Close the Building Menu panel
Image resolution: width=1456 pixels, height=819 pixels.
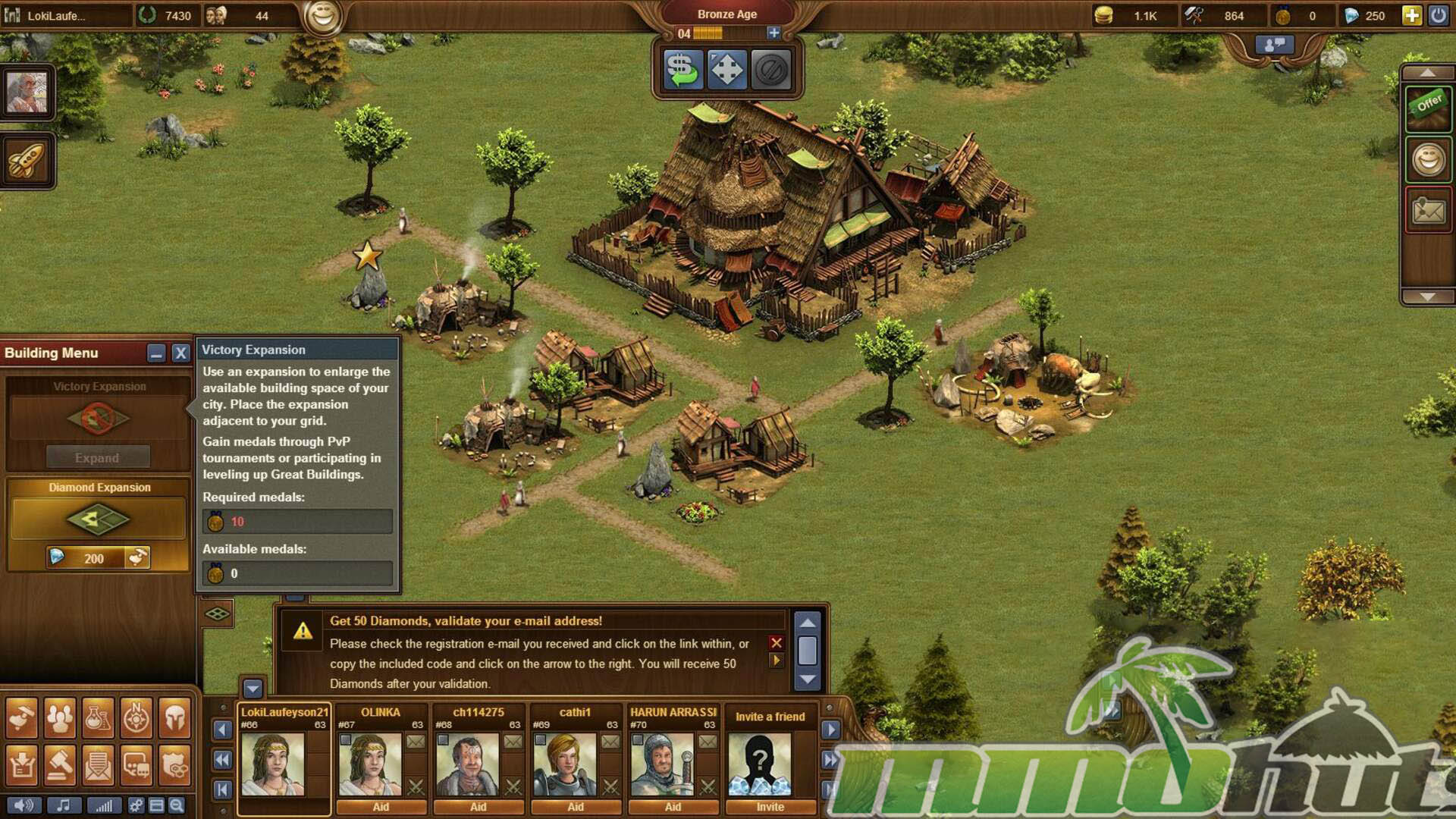[180, 353]
